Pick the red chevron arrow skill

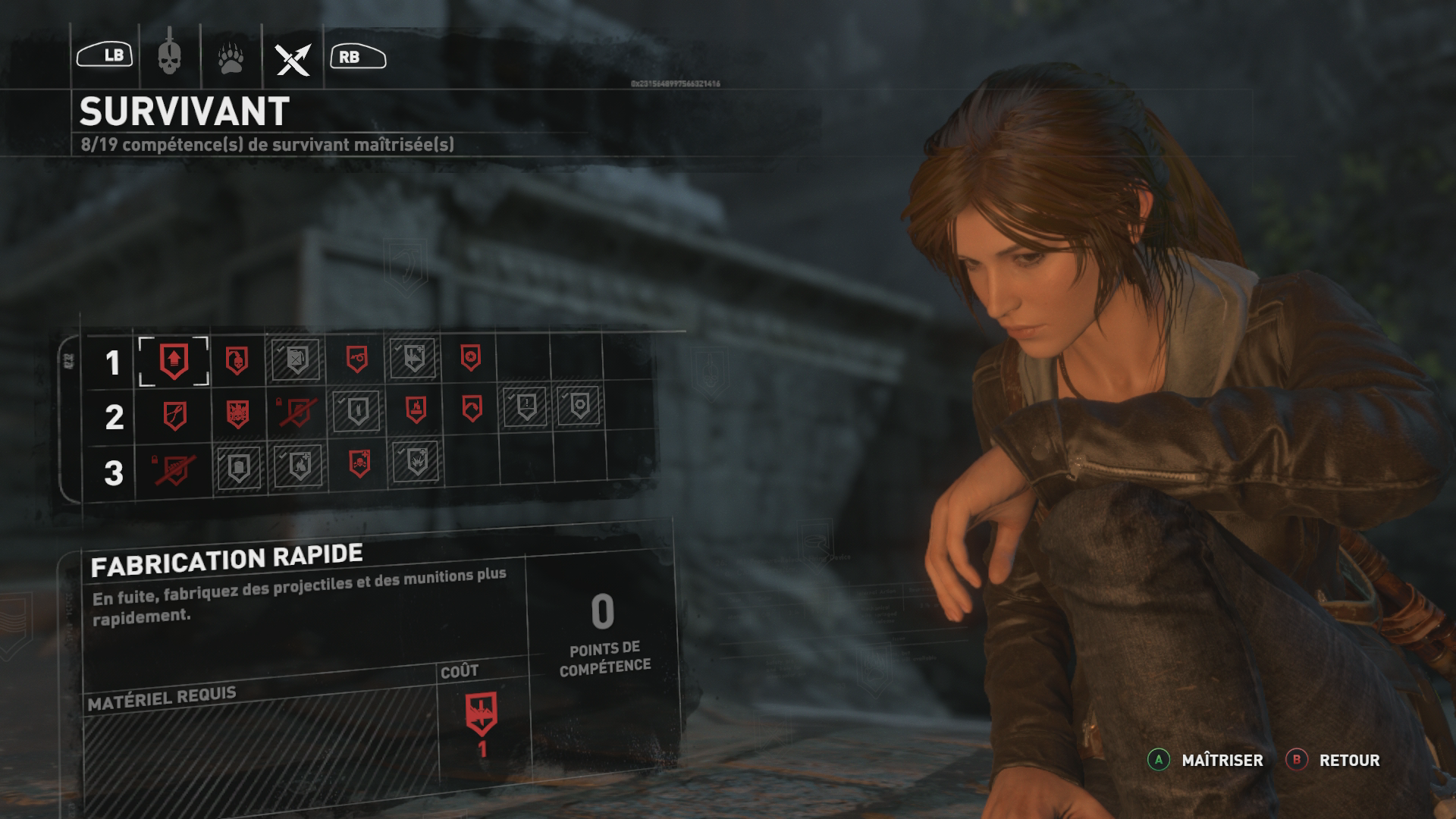click(x=472, y=409)
